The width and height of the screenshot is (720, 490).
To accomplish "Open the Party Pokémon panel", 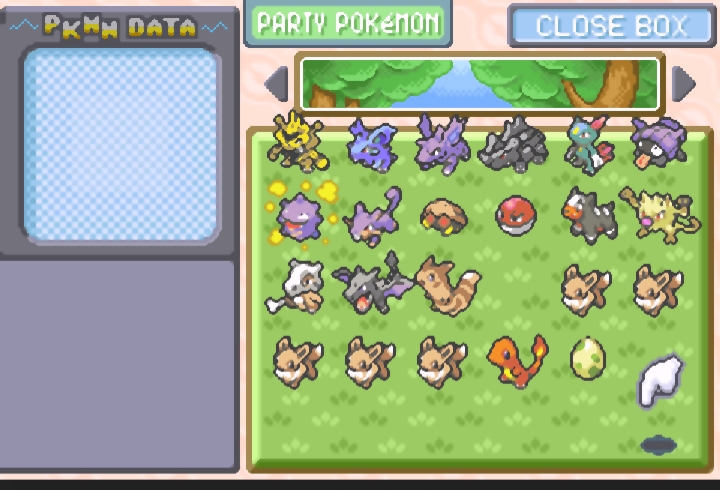I will point(347,23).
